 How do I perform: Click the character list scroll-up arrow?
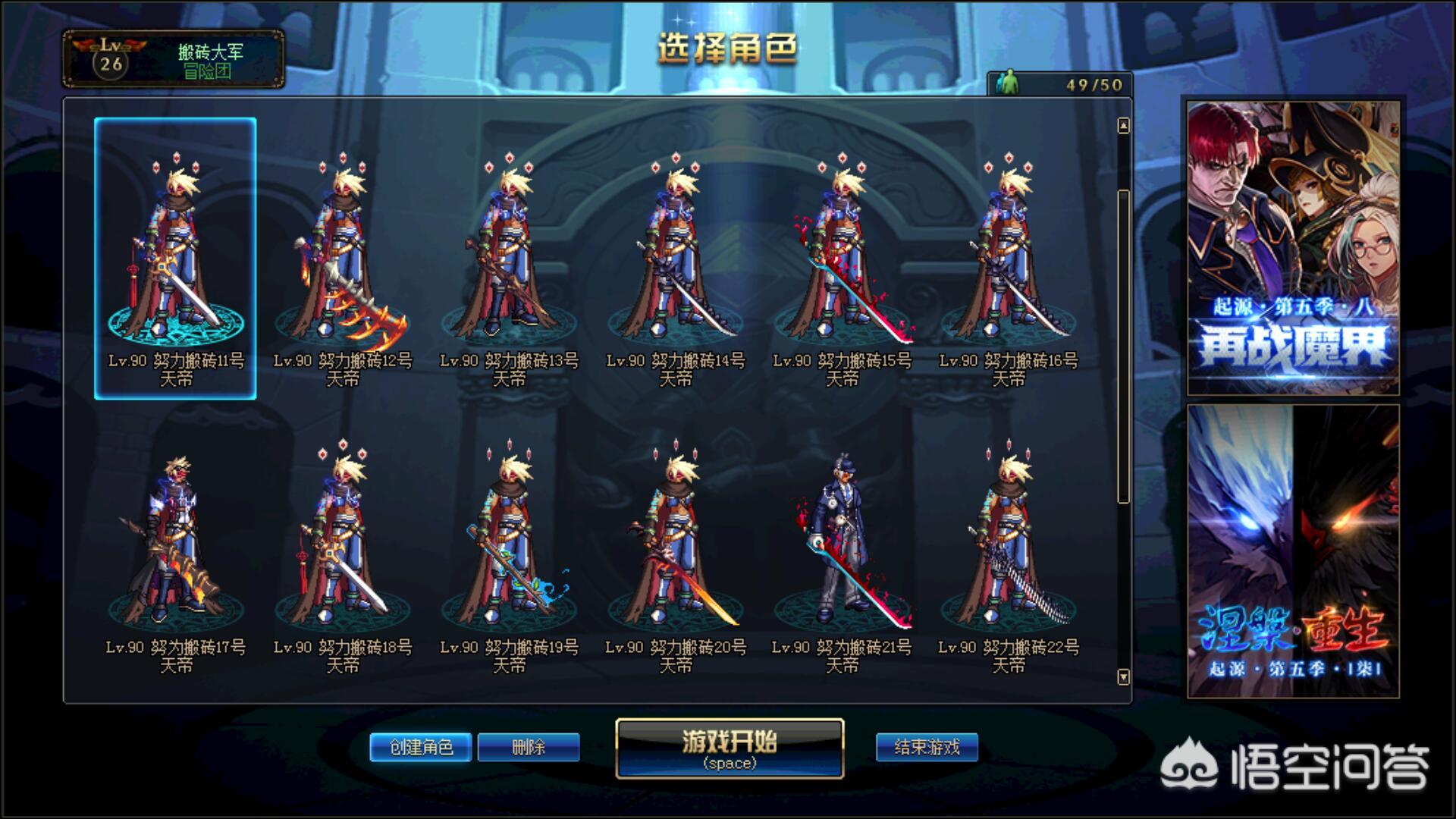pos(1123,126)
